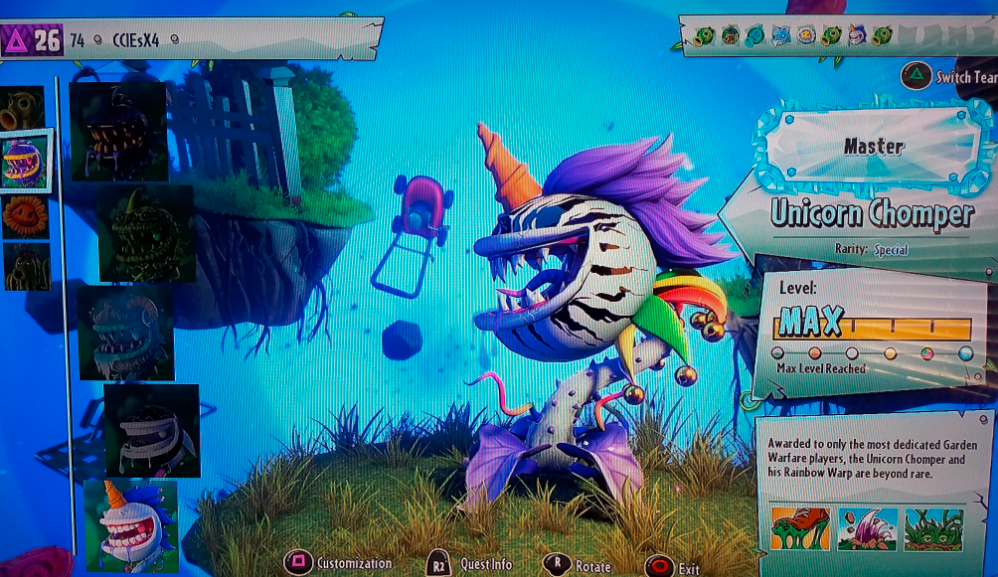Select the Unicorn Chomper variant thumbnail

tap(130, 526)
